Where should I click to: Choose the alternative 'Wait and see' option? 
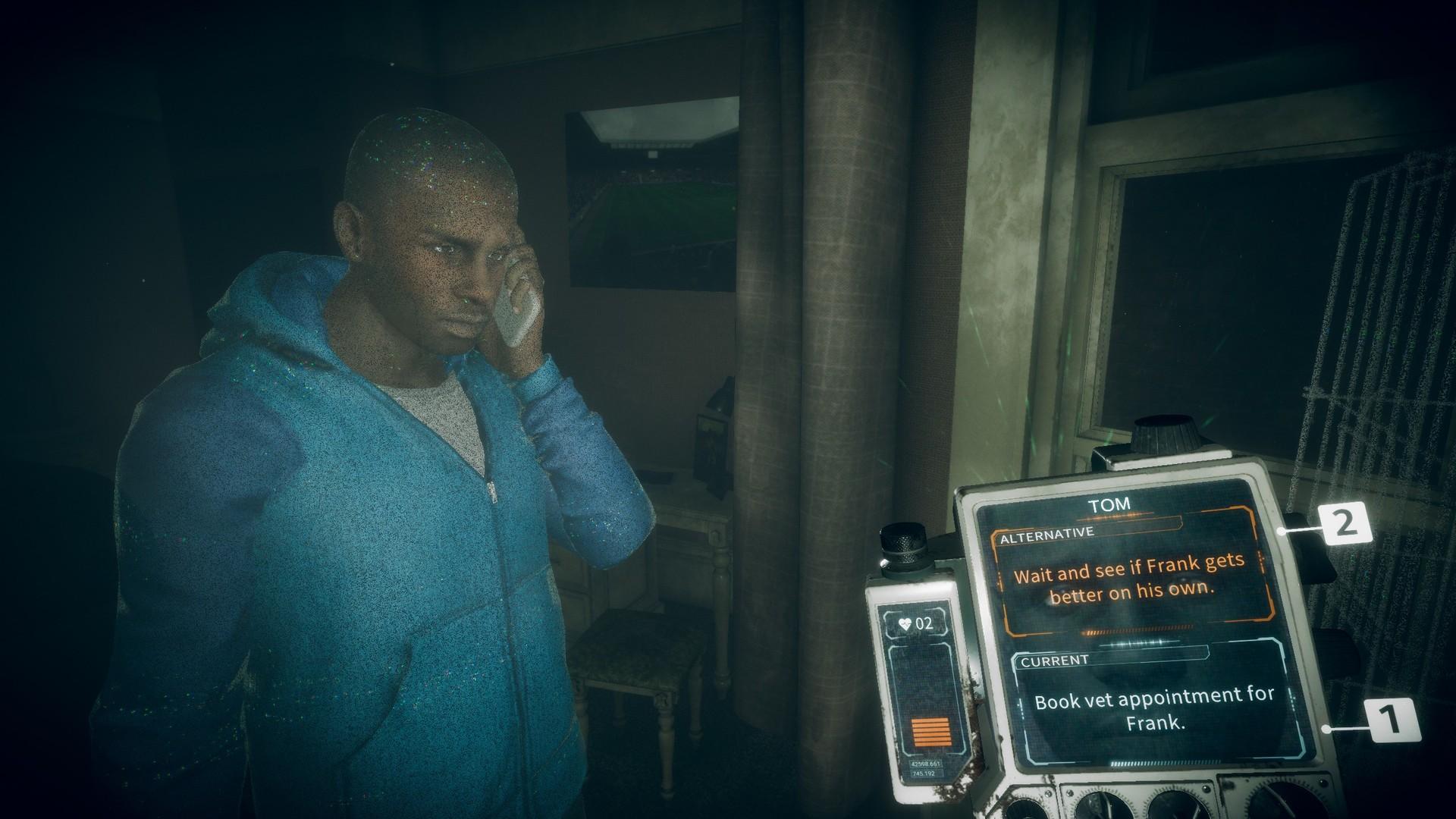(x=1130, y=579)
